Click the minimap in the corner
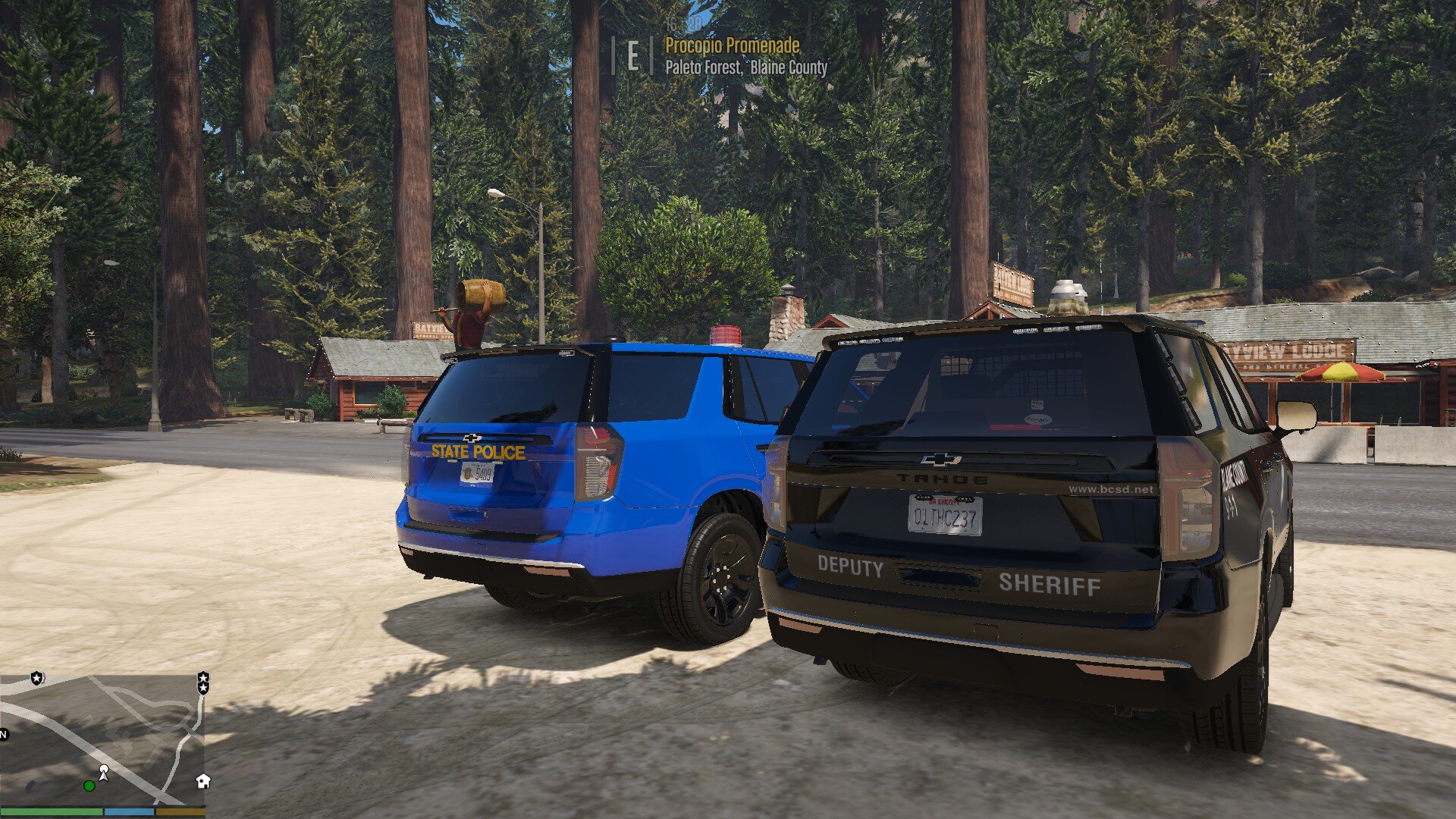The width and height of the screenshot is (1456, 819). 102,739
